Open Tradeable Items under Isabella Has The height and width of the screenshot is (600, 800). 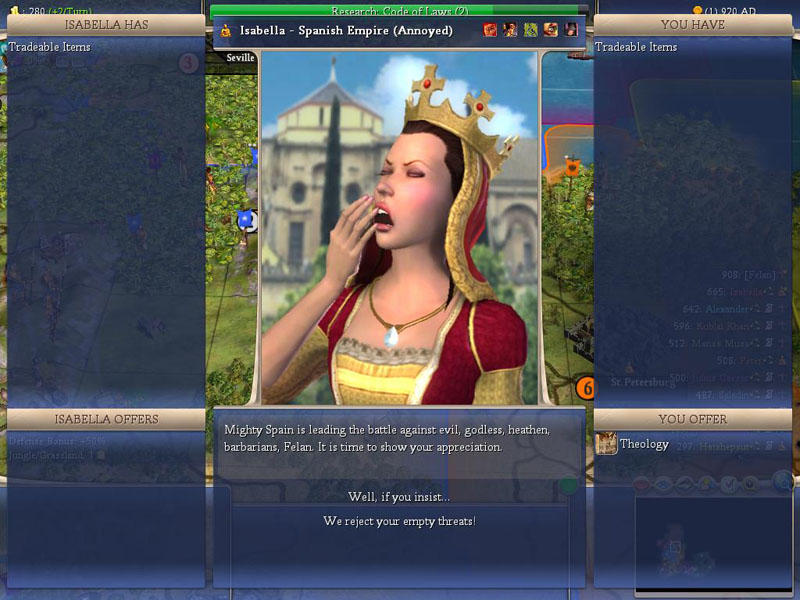click(x=49, y=47)
